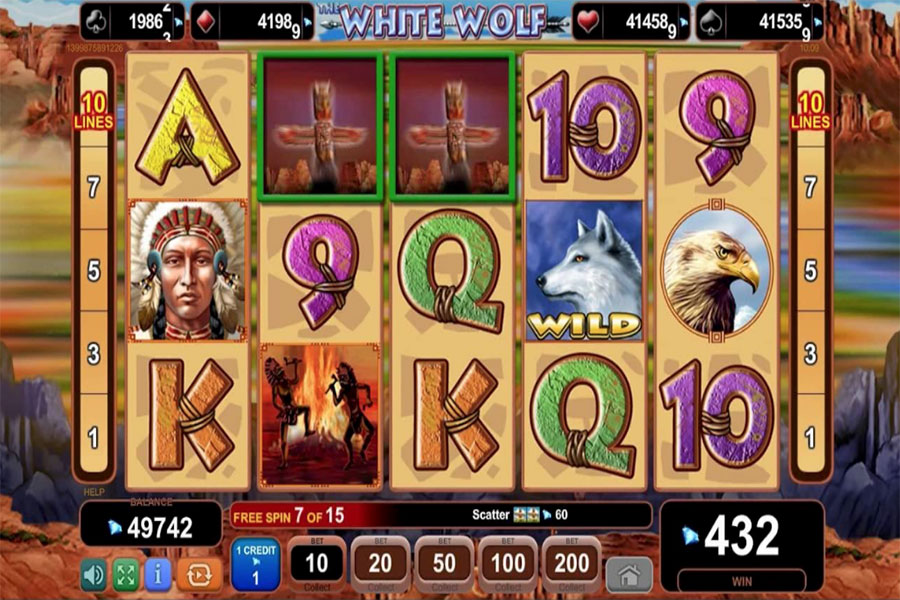Pick the bet 100 button
Viewport: 900px width, 600px height.
[507, 565]
